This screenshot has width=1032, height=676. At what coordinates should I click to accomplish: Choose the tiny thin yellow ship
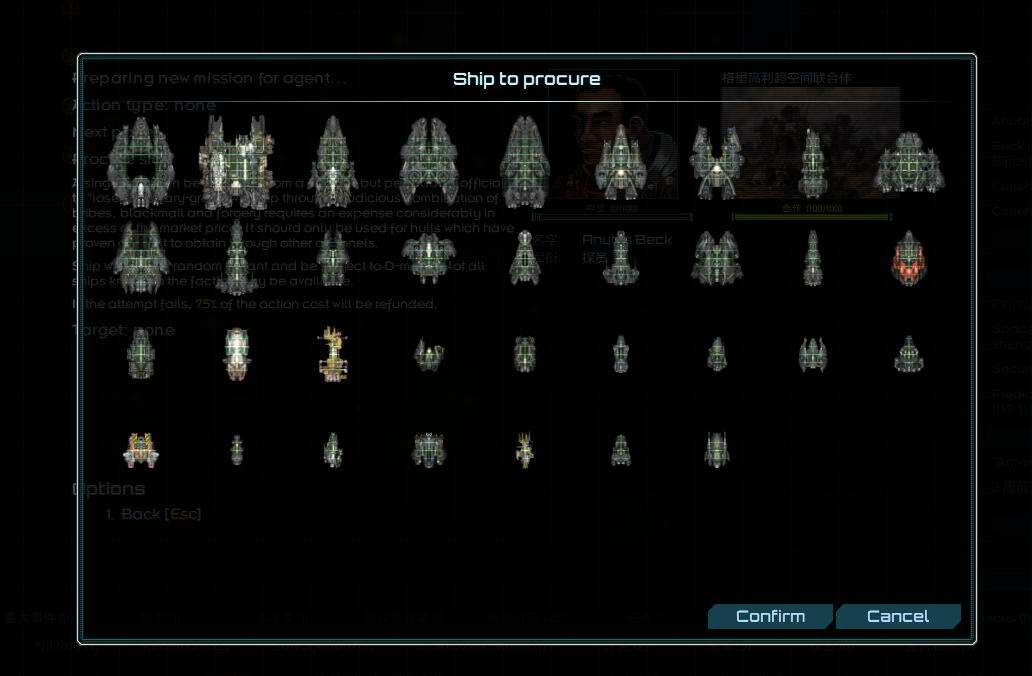tap(524, 449)
